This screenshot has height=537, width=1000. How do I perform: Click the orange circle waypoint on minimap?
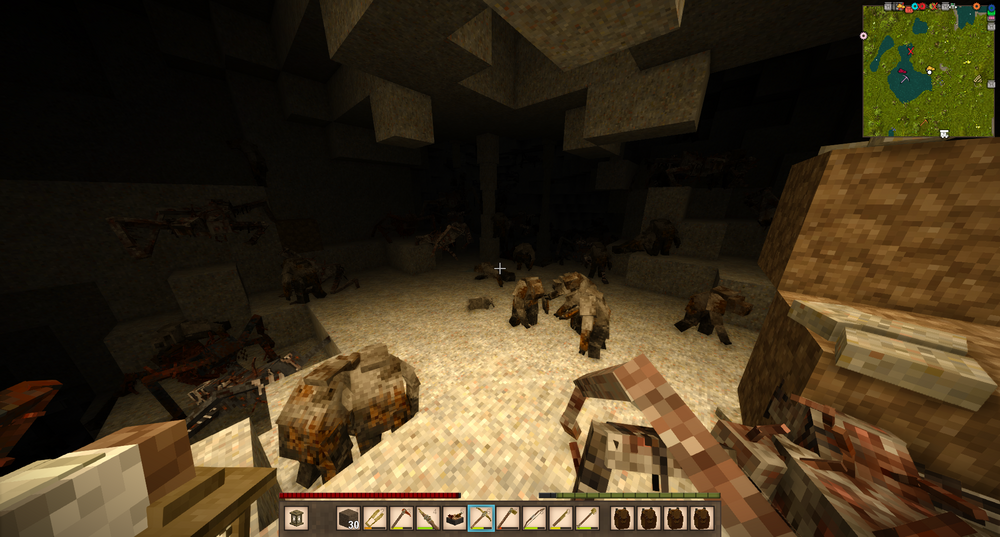[x=976, y=6]
